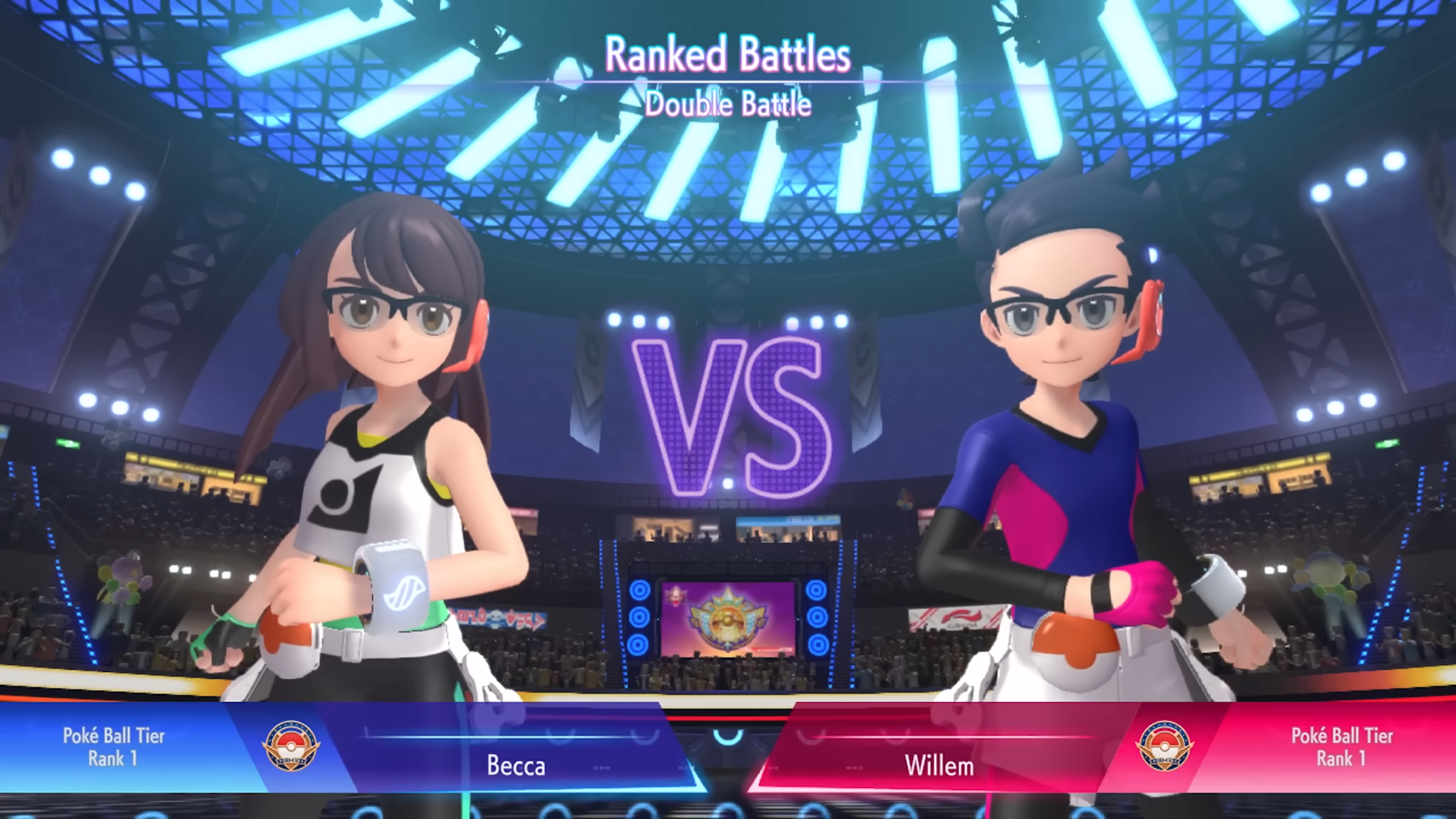Click the Willem name plate
1456x819 pixels.
tap(938, 766)
